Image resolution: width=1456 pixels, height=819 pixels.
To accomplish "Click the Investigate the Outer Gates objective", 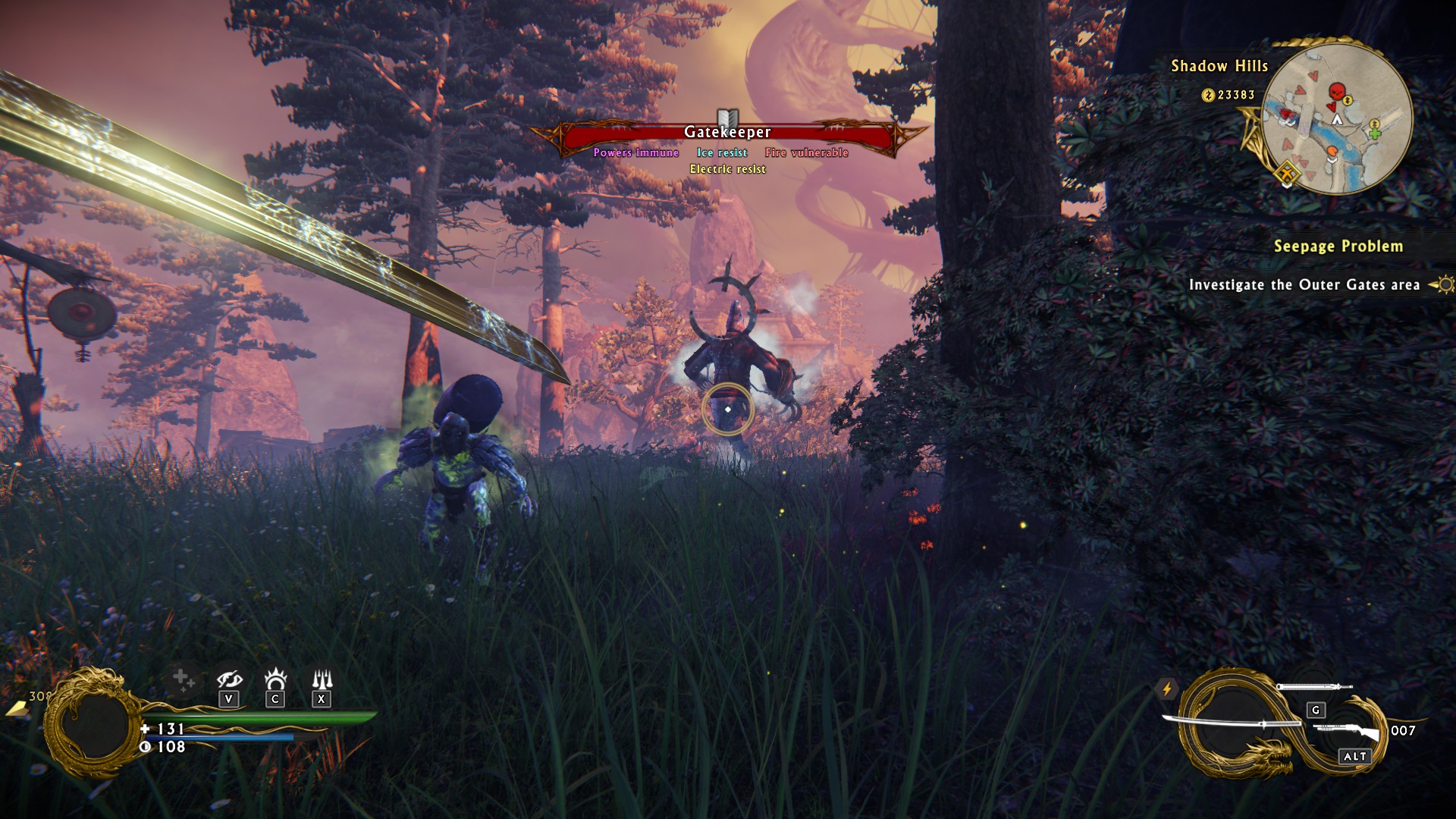I will coord(1304,285).
